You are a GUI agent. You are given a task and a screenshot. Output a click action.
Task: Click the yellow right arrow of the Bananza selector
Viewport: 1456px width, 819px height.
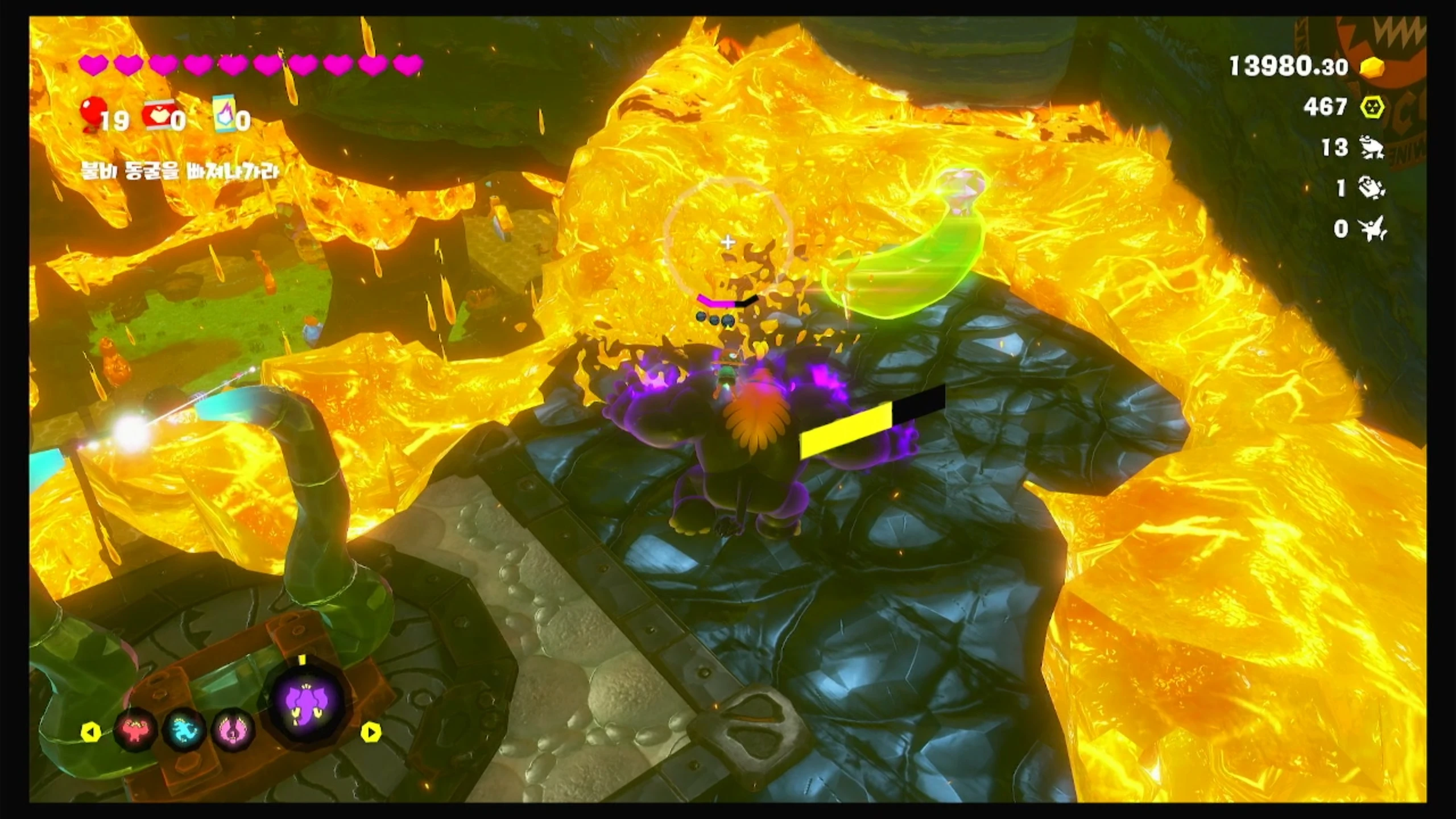pyautogui.click(x=371, y=732)
